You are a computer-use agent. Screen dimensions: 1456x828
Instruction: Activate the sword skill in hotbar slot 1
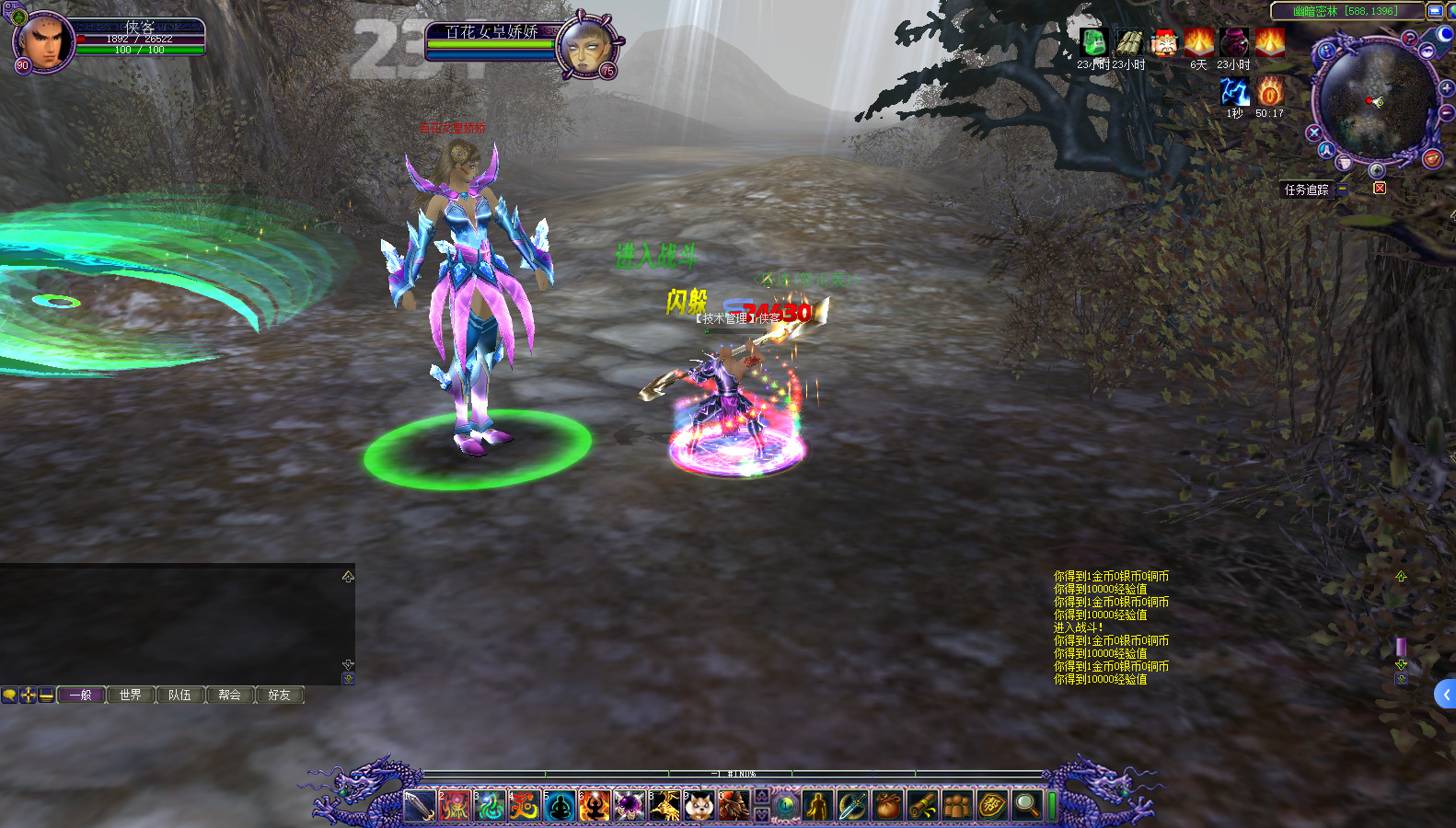coord(420,806)
